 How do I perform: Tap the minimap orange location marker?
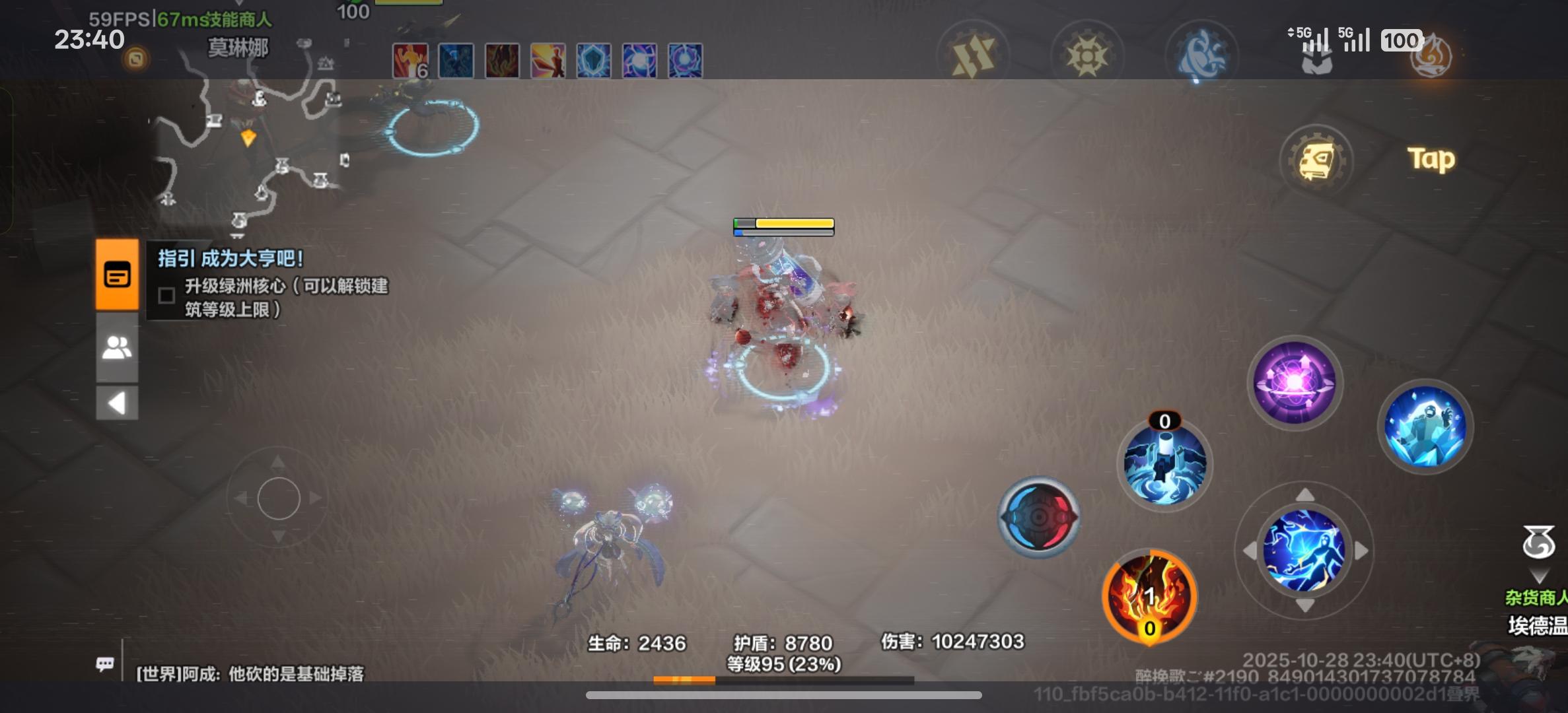tap(247, 137)
